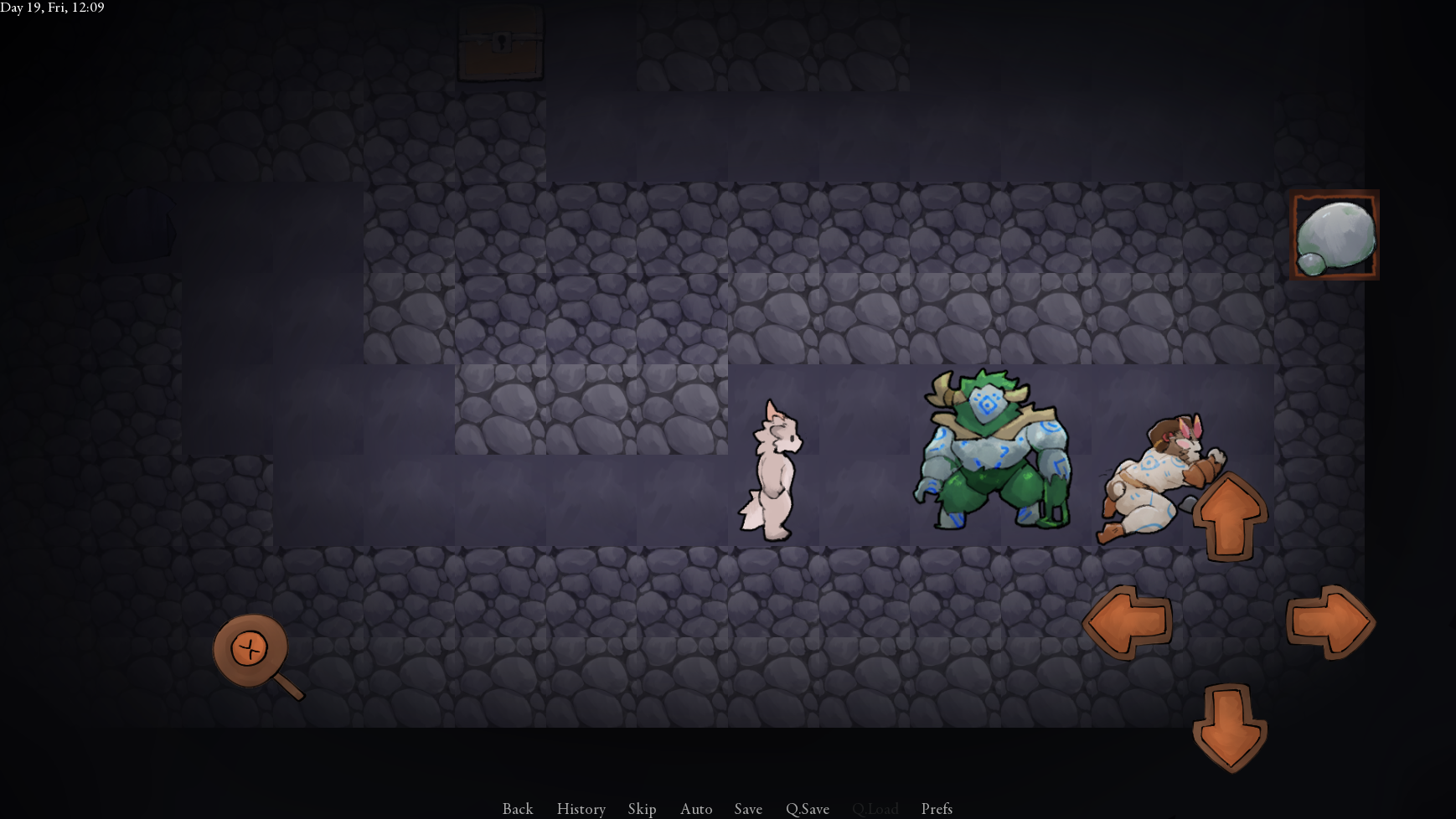Open the History log
Viewport: 1456px width, 819px height.
point(581,808)
